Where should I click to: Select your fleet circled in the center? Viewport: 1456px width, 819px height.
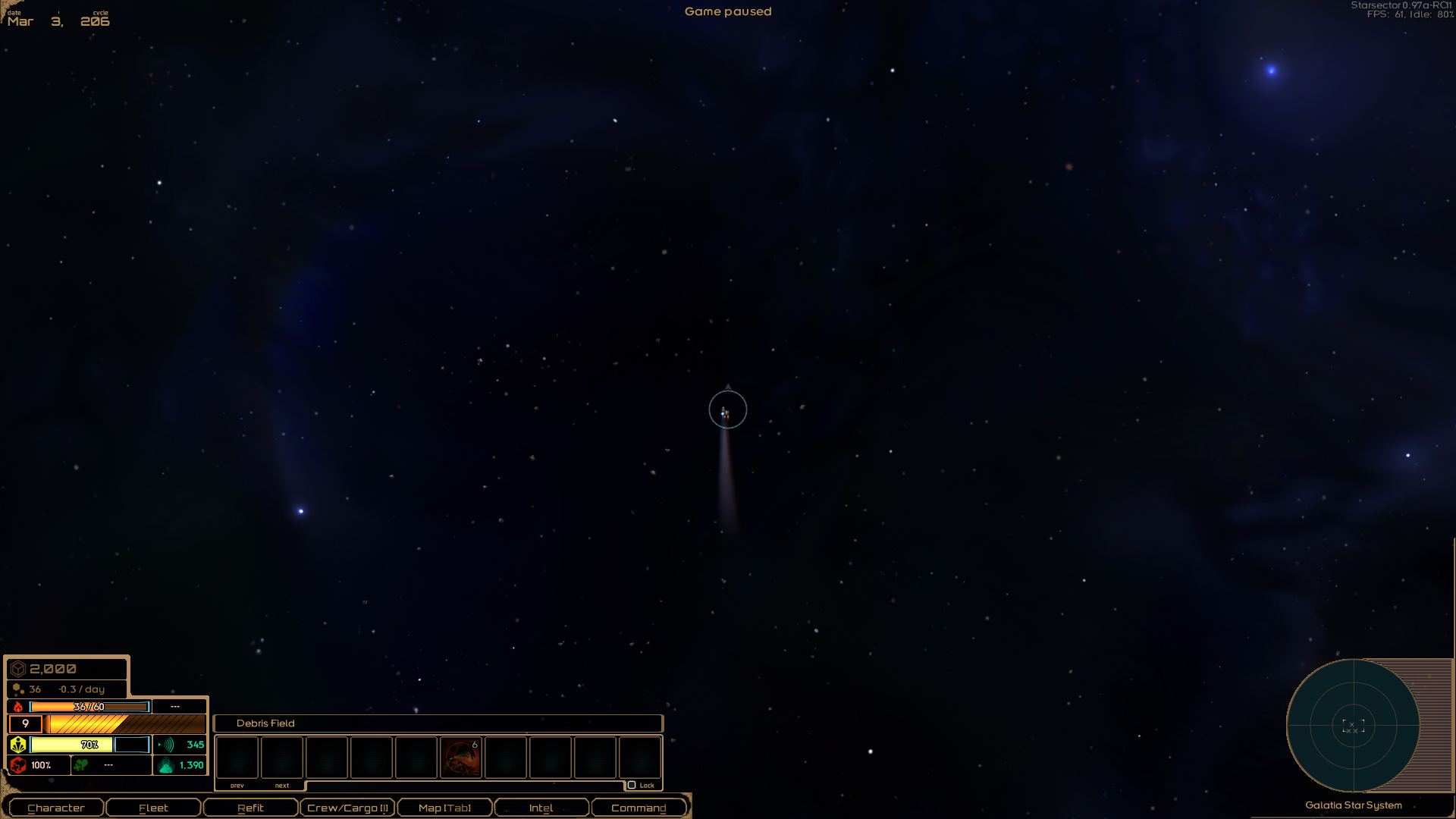726,409
